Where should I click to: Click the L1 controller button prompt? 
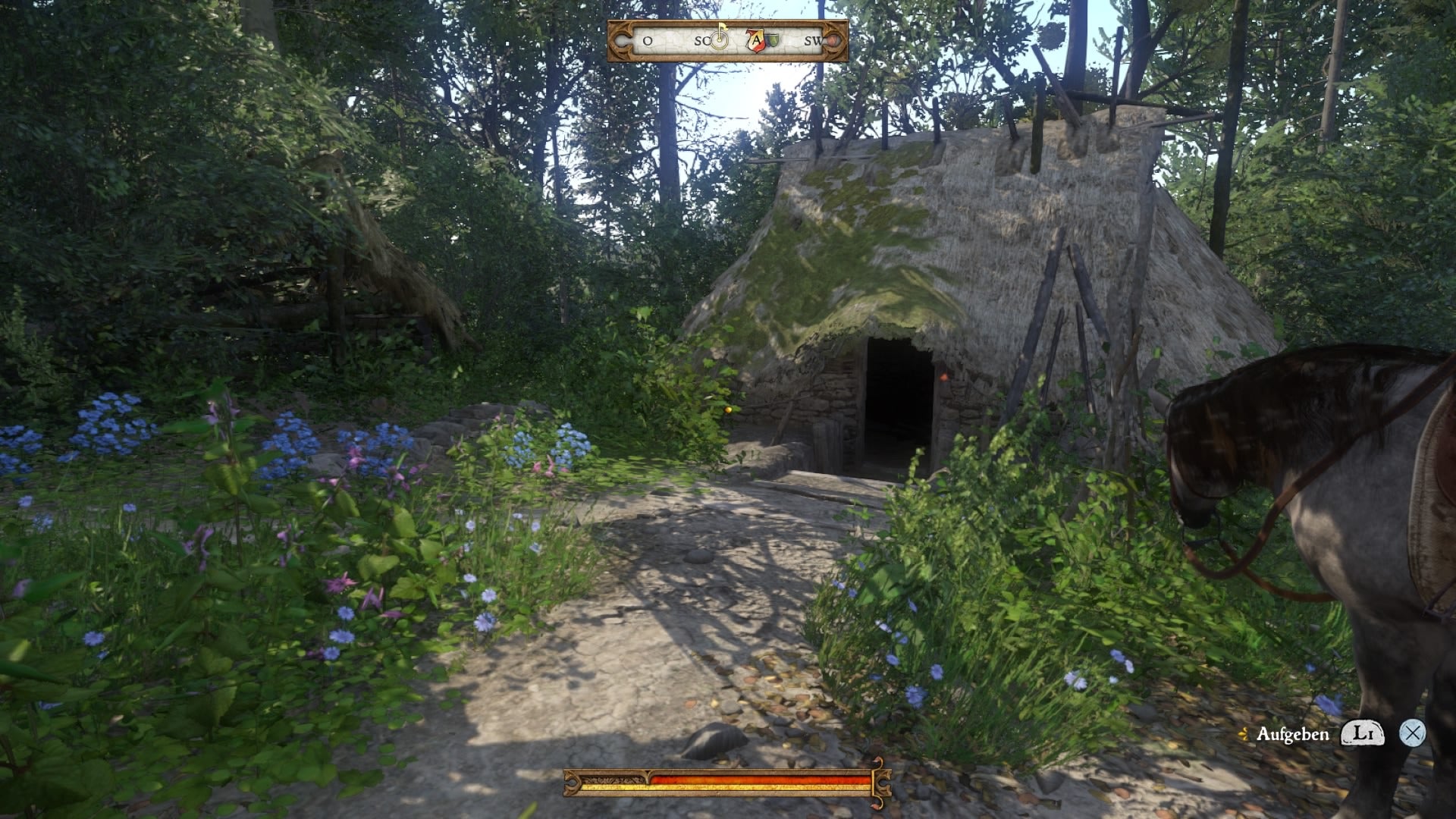click(1363, 733)
